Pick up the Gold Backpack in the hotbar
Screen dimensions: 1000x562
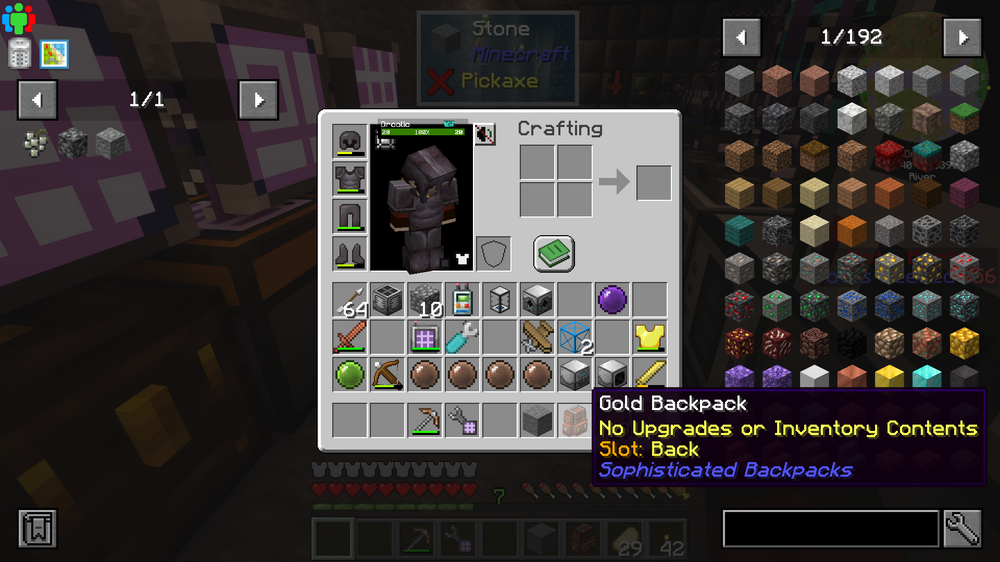[x=575, y=420]
